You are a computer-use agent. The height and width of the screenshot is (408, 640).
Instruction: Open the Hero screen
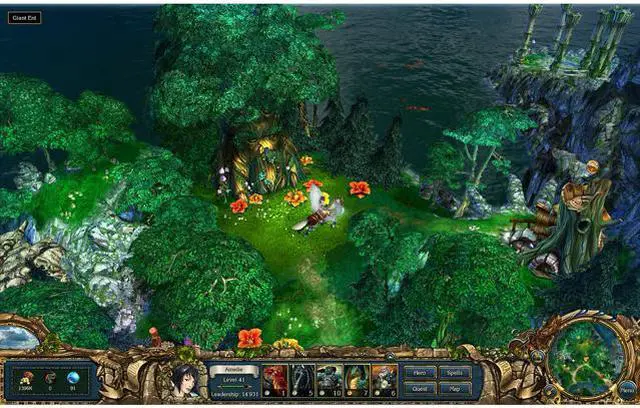coord(419,371)
